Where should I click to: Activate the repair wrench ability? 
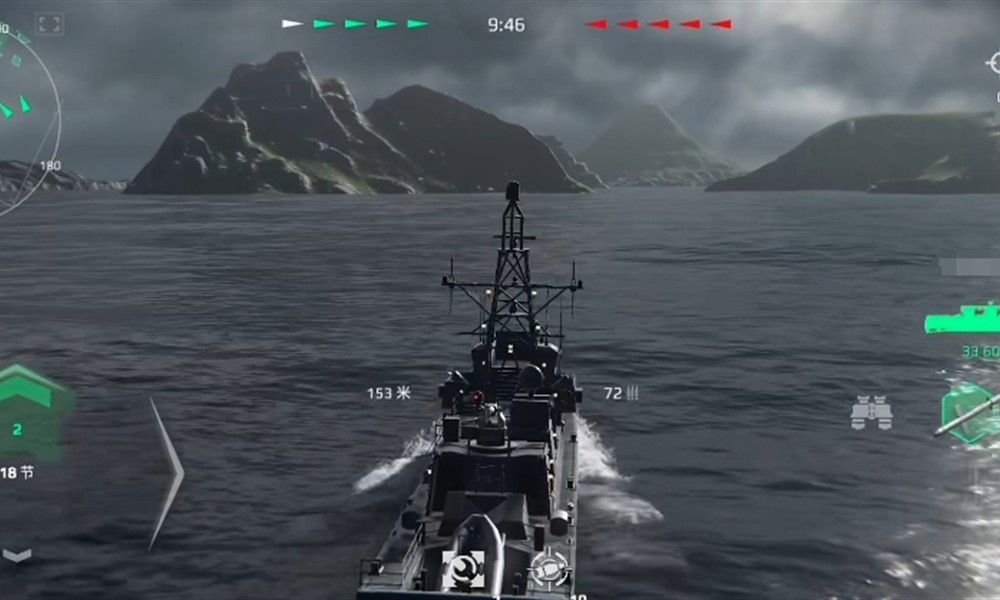pyautogui.click(x=462, y=569)
